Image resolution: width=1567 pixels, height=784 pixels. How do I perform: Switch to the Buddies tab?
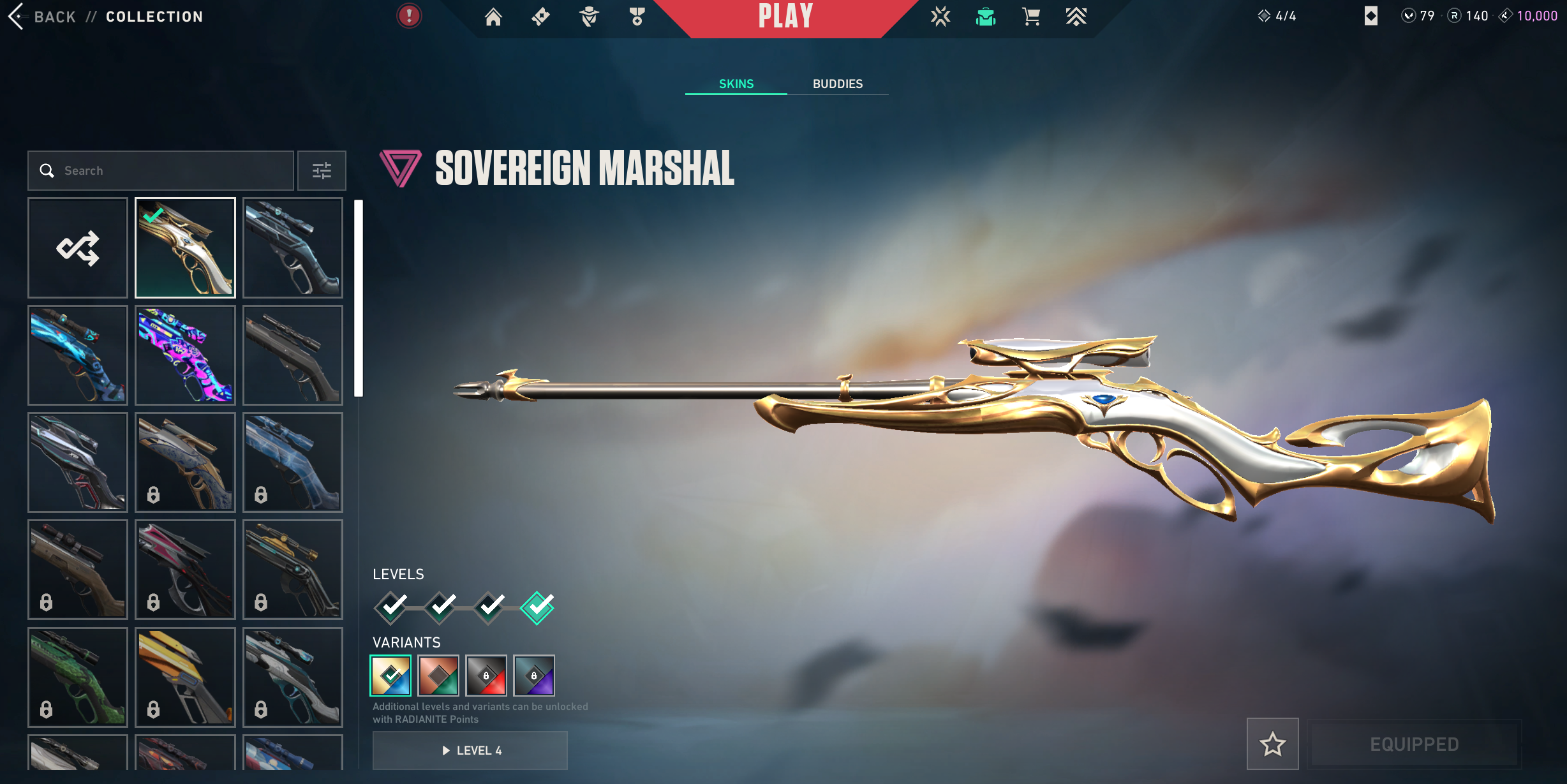[x=837, y=84]
